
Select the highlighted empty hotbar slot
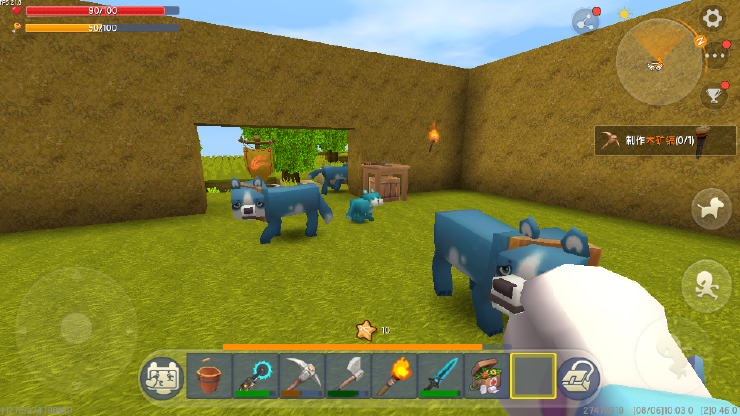pos(532,377)
